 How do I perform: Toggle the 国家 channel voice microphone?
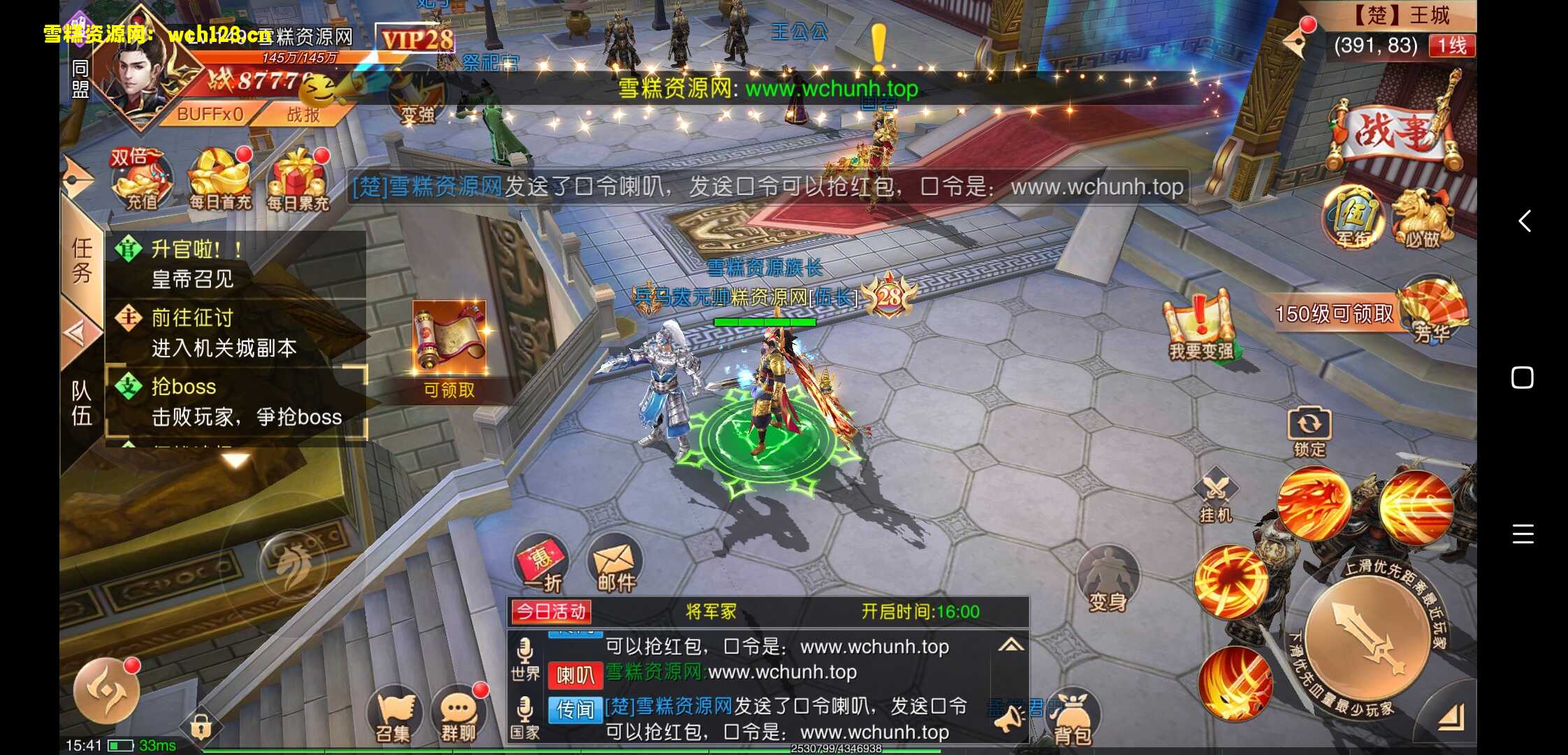click(525, 708)
